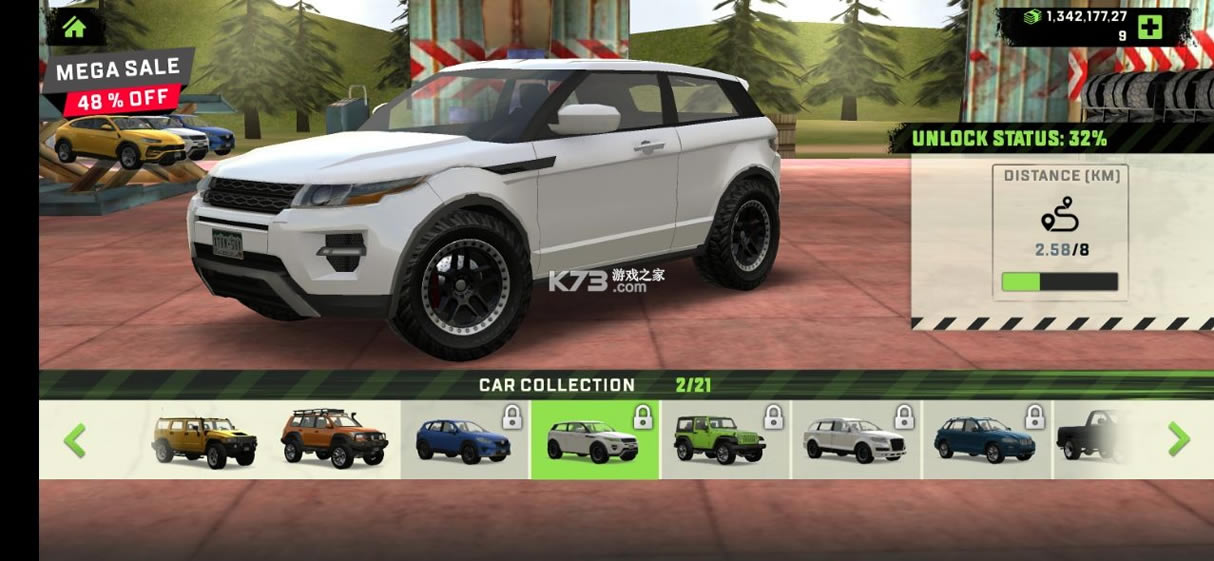Select the locked blue crossover car
Viewport: 1214px width, 561px height.
point(464,440)
